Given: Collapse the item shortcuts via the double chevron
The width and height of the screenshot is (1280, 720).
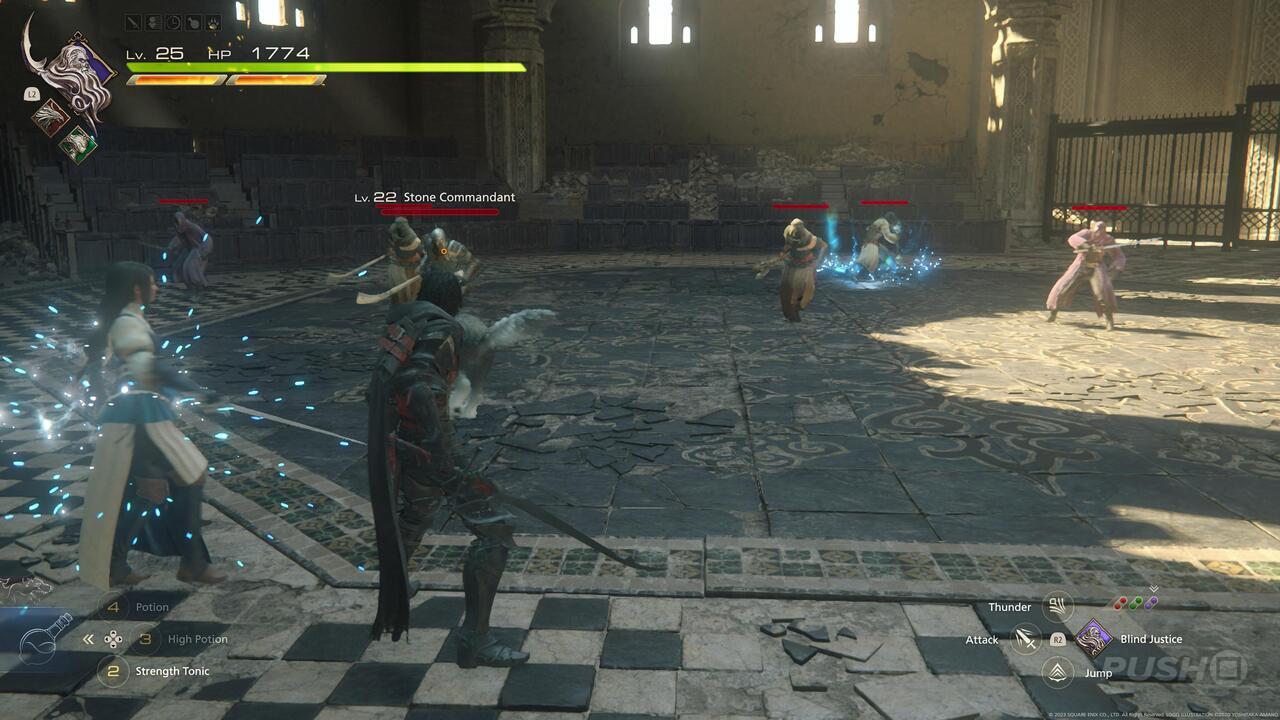Looking at the screenshot, I should [87, 639].
